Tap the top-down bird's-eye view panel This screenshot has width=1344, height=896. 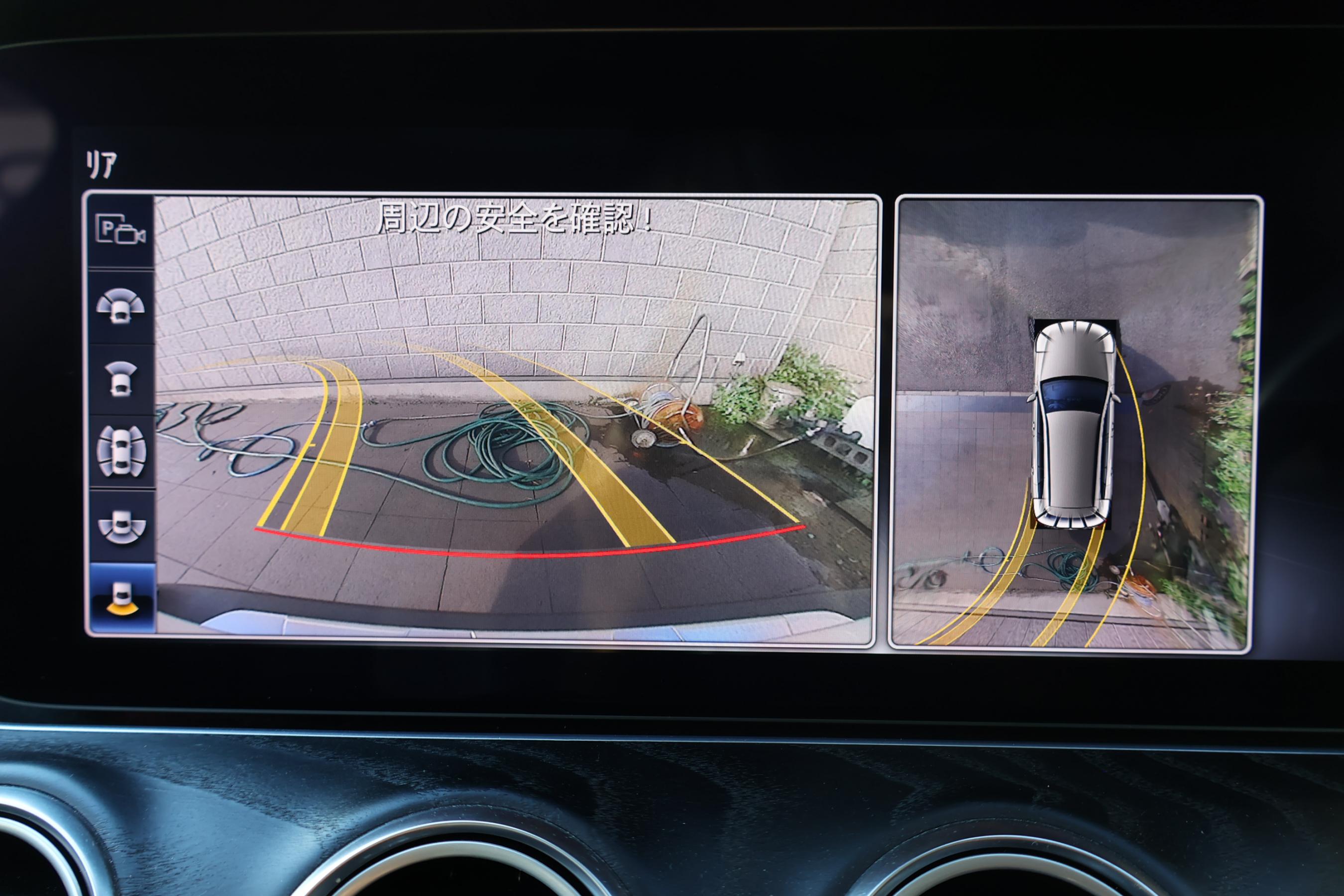(x=1075, y=423)
